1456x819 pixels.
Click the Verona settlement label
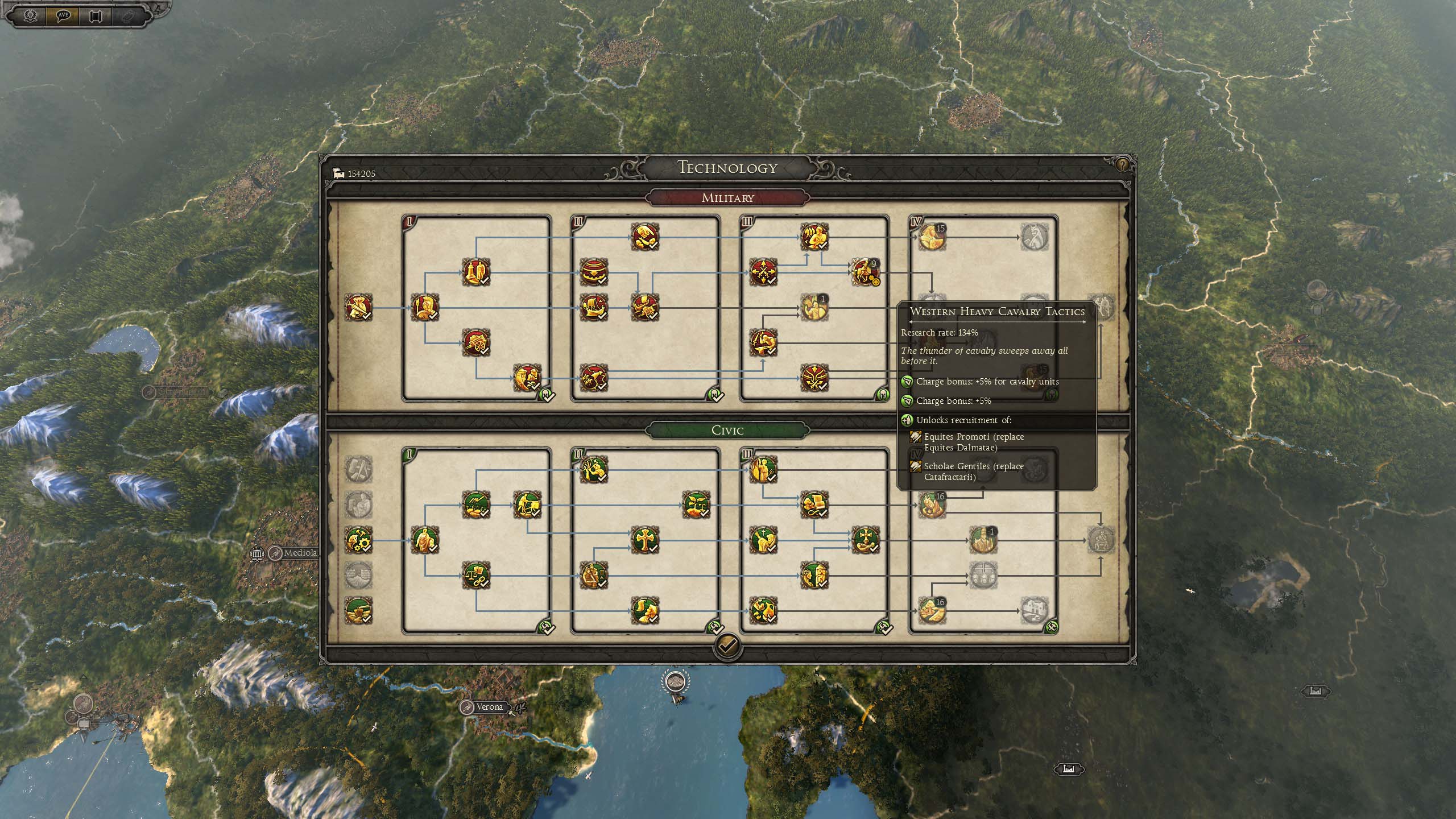pyautogui.click(x=489, y=707)
